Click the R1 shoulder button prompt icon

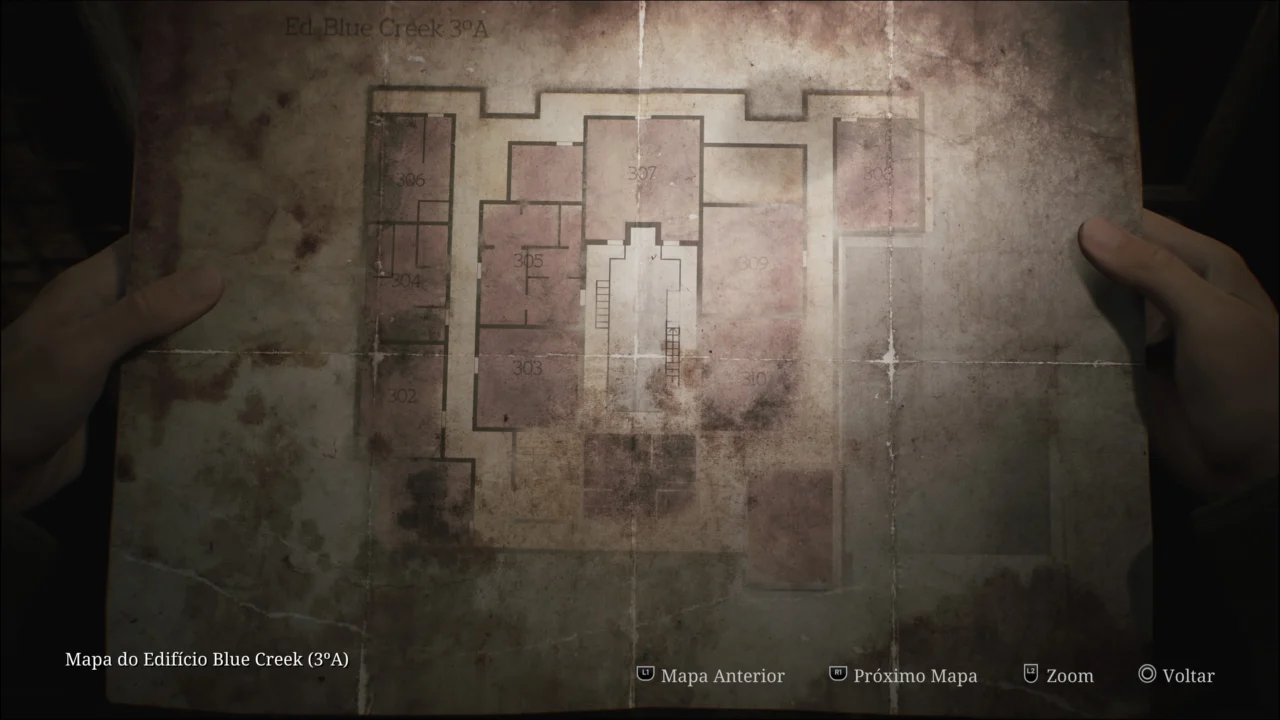836,675
